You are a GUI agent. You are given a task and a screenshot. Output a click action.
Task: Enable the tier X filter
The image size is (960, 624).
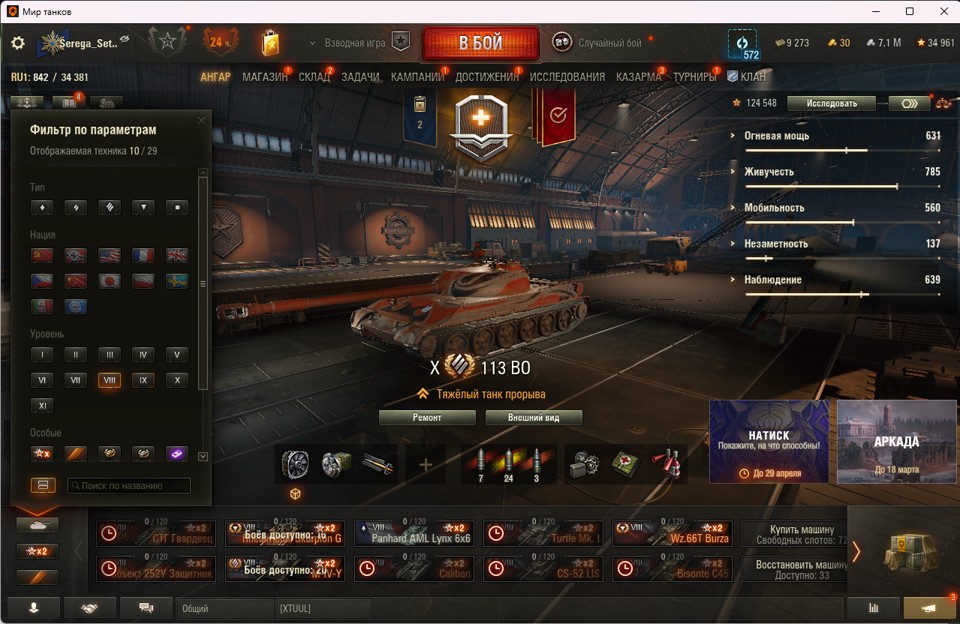pos(176,380)
